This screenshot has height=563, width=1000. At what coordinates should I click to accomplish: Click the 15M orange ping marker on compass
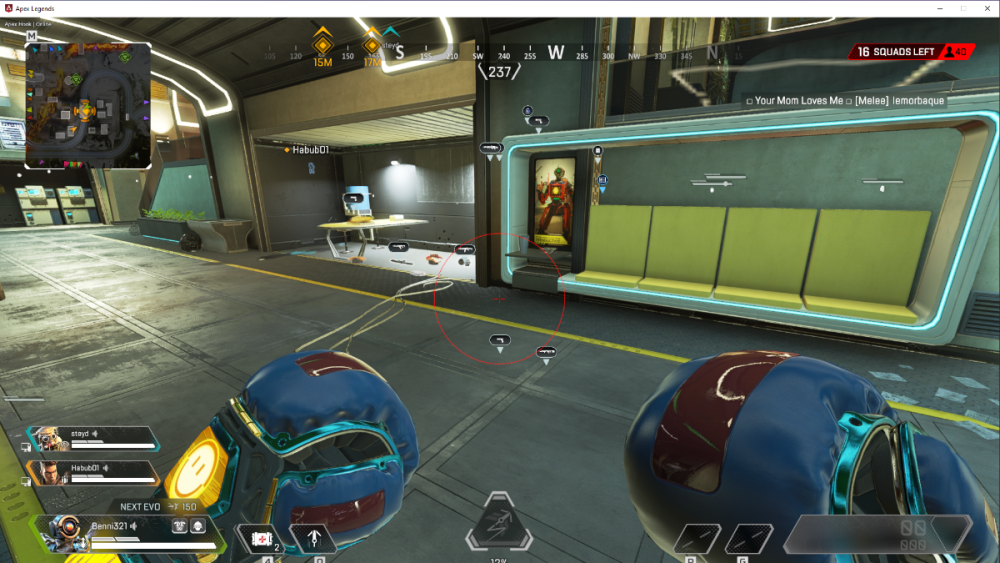point(322,45)
